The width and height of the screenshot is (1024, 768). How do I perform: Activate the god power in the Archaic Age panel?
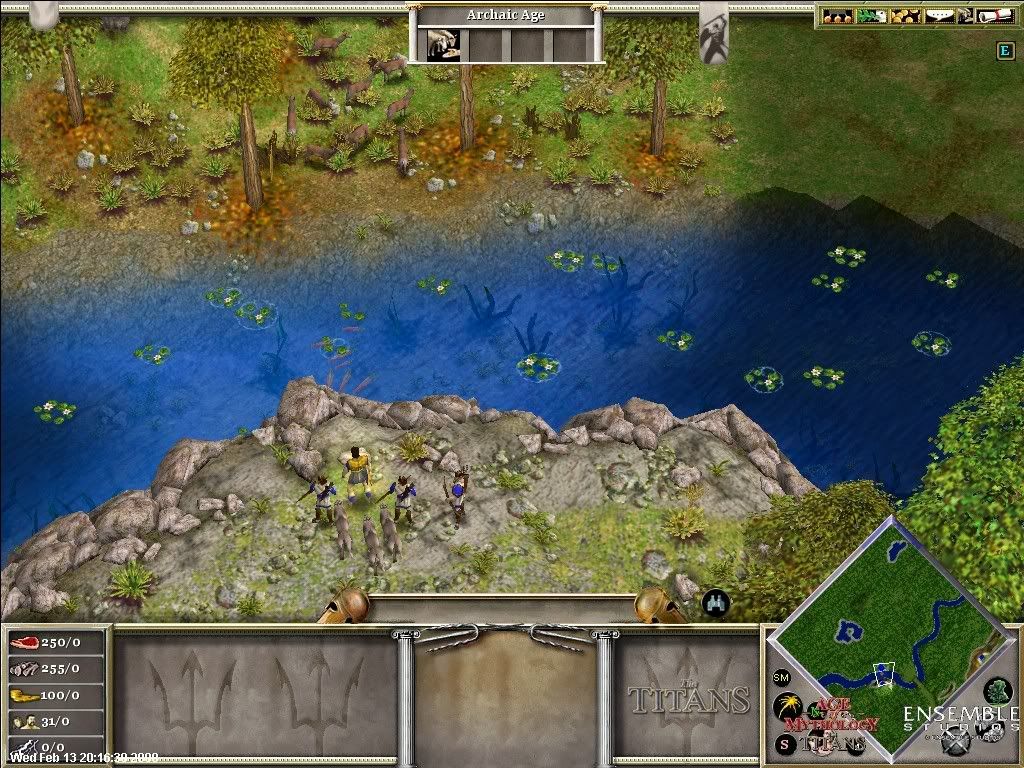[438, 45]
